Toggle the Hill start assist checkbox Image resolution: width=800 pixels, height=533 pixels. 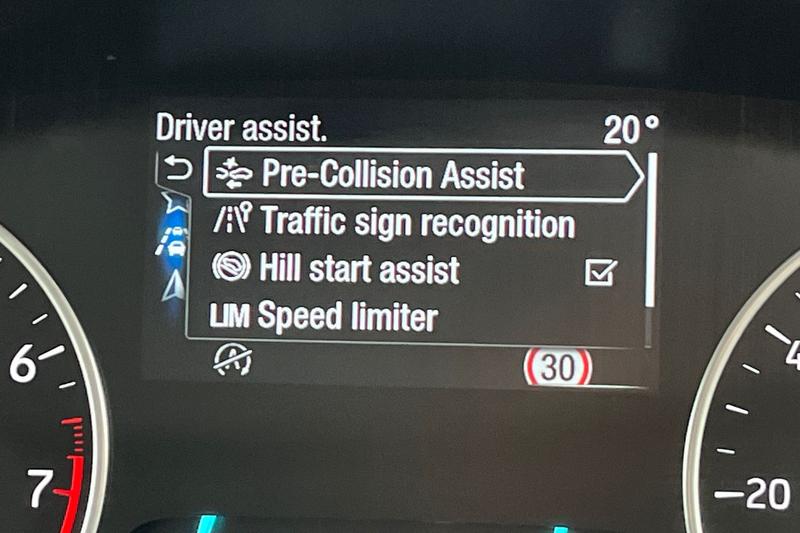tap(601, 271)
